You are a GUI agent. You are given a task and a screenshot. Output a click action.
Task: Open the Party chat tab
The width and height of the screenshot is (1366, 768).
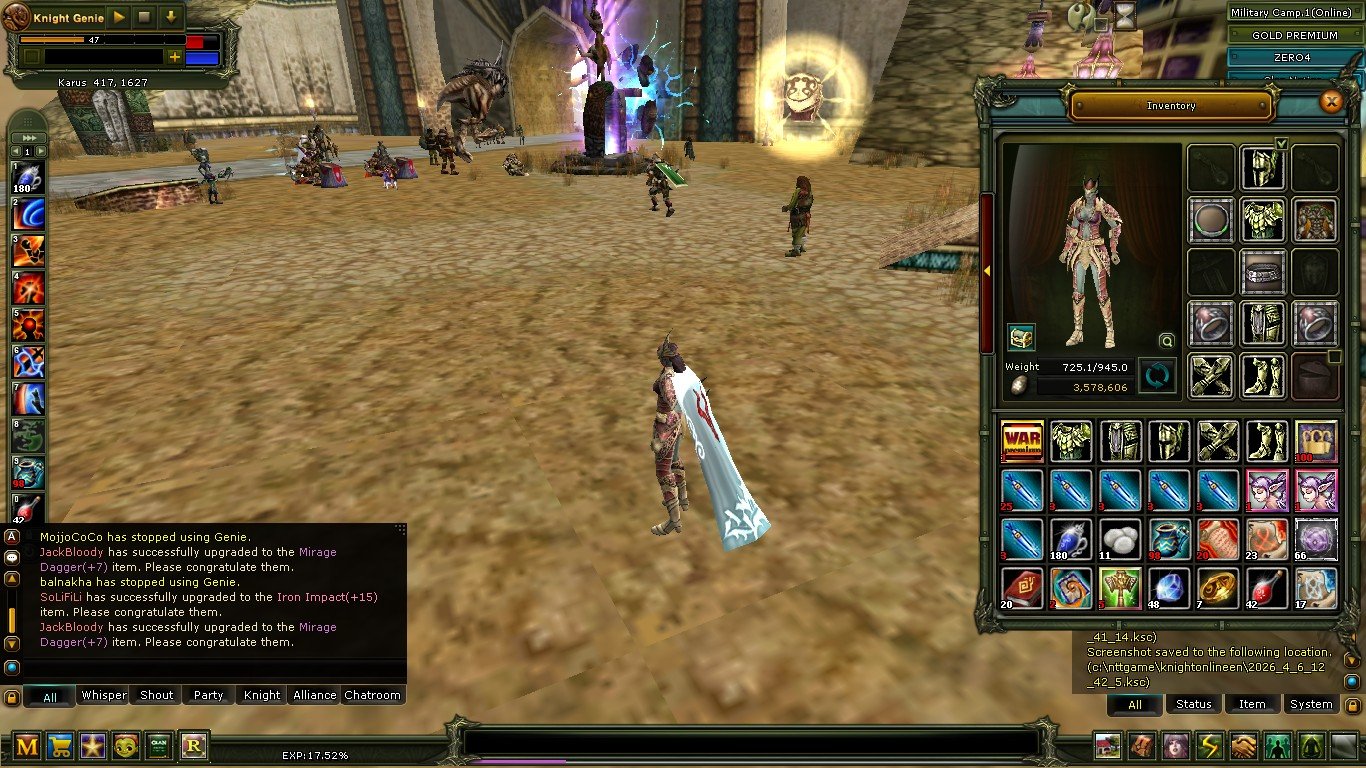point(209,695)
